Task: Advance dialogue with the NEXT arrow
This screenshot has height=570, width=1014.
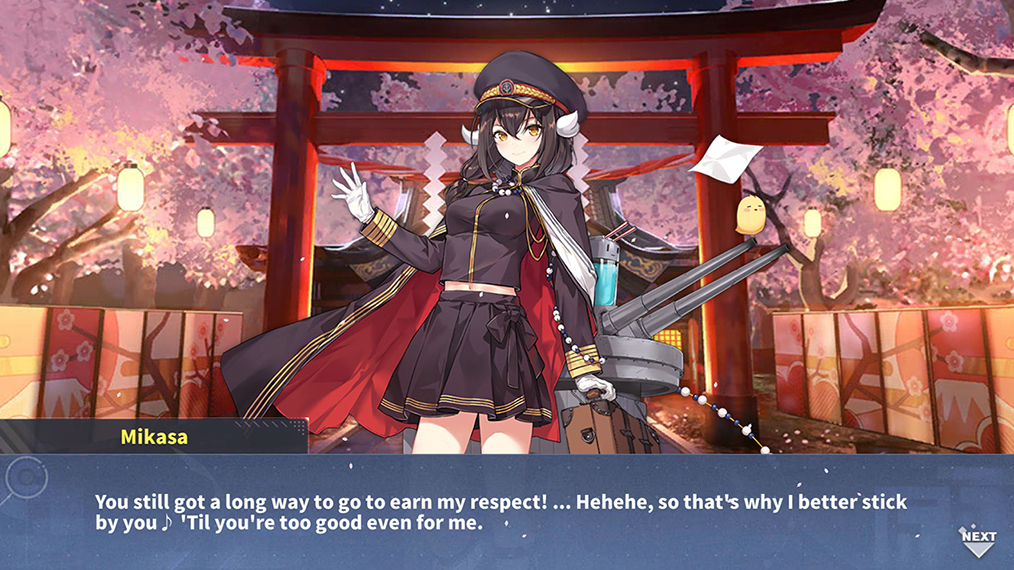Action: (978, 541)
